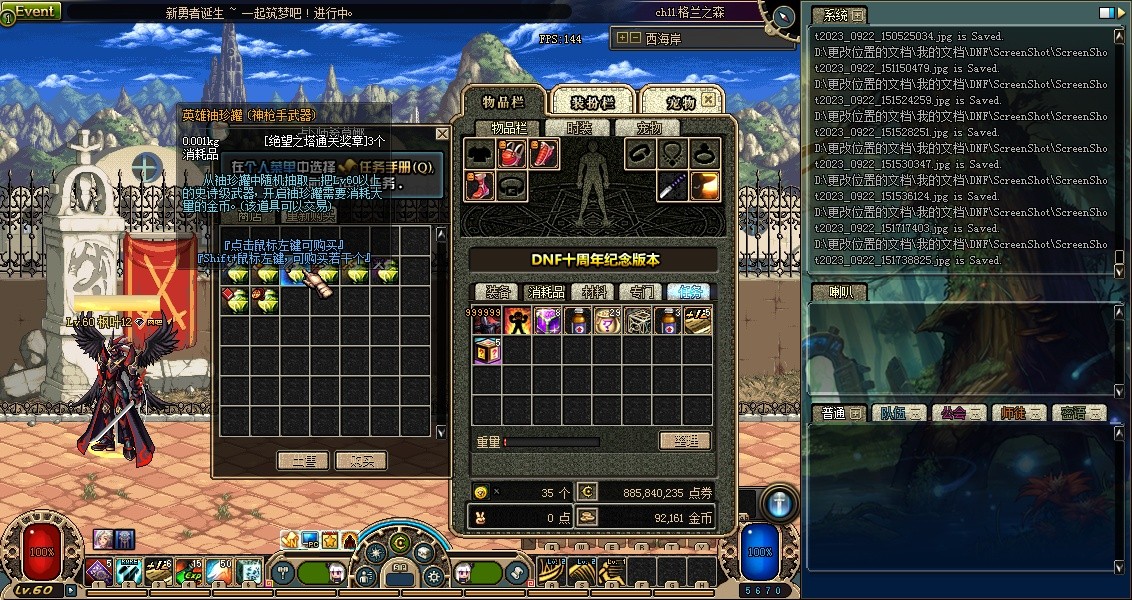Select the question-mark pouch with 29 count

point(607,321)
